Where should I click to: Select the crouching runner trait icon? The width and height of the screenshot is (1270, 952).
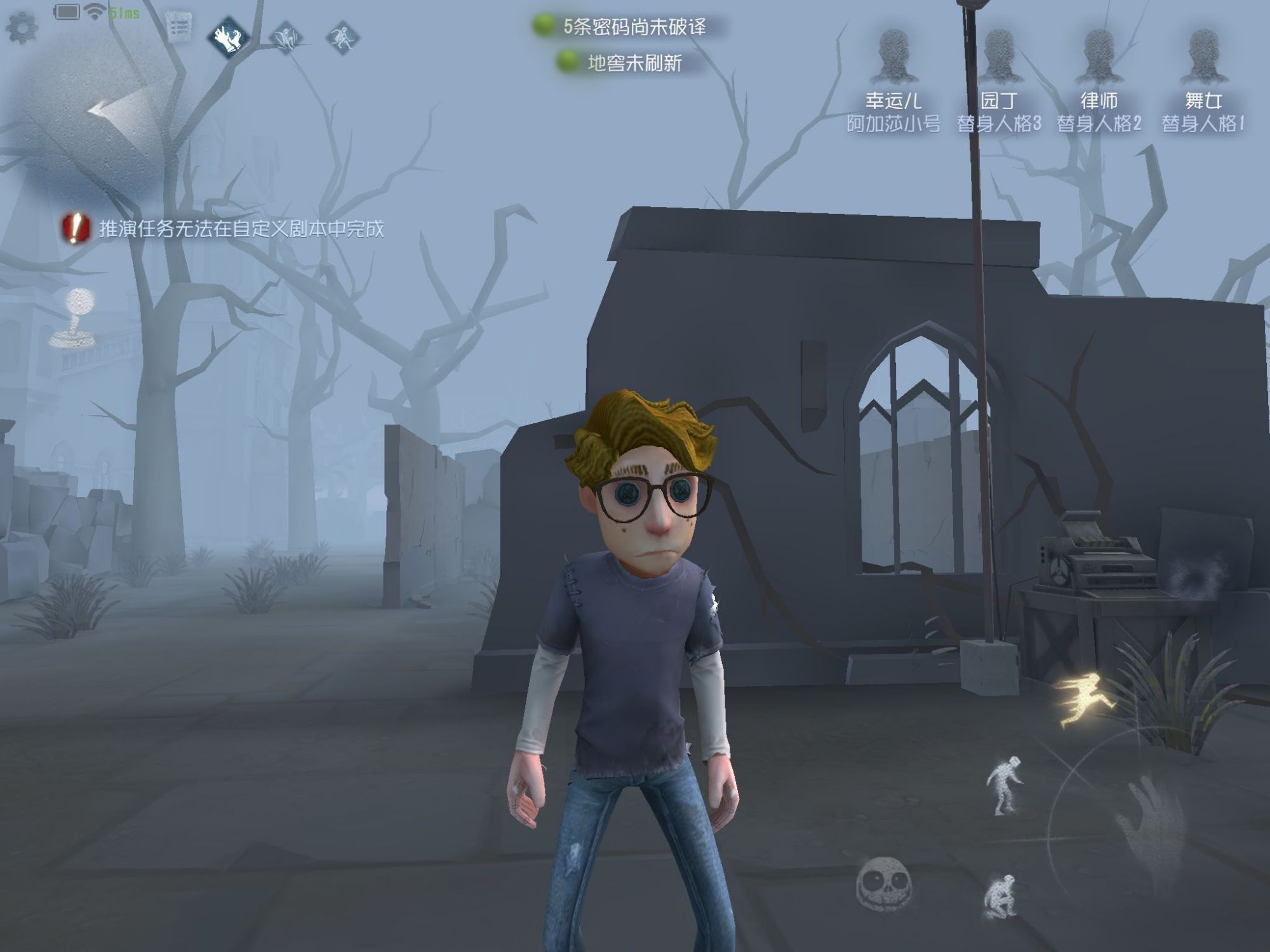342,37
